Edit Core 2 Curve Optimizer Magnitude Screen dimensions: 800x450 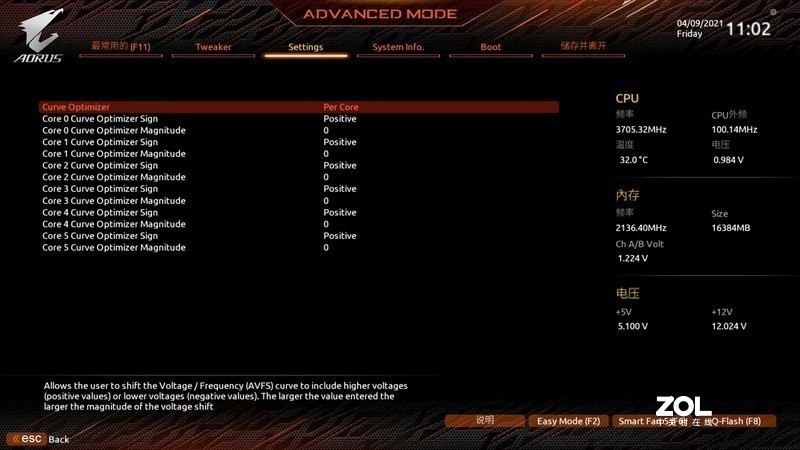click(298, 177)
